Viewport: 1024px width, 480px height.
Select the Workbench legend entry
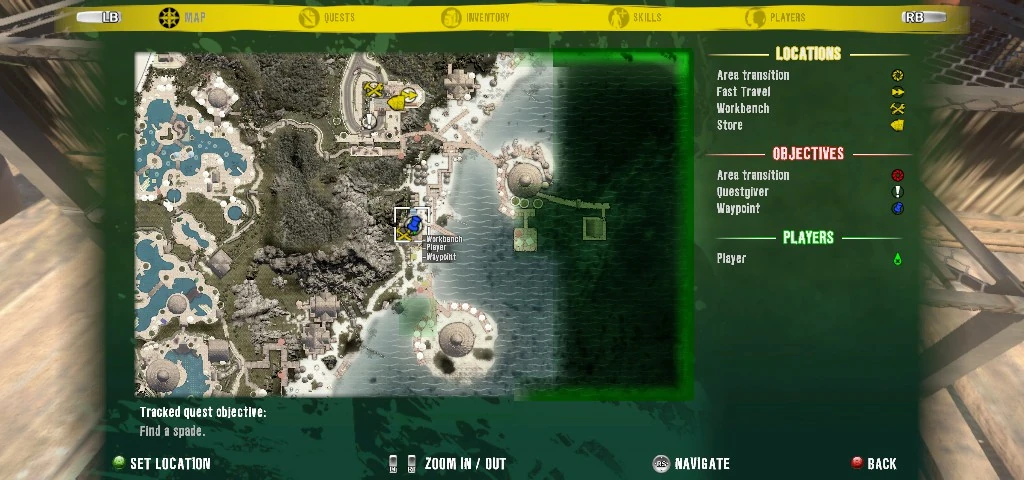pyautogui.click(x=743, y=108)
